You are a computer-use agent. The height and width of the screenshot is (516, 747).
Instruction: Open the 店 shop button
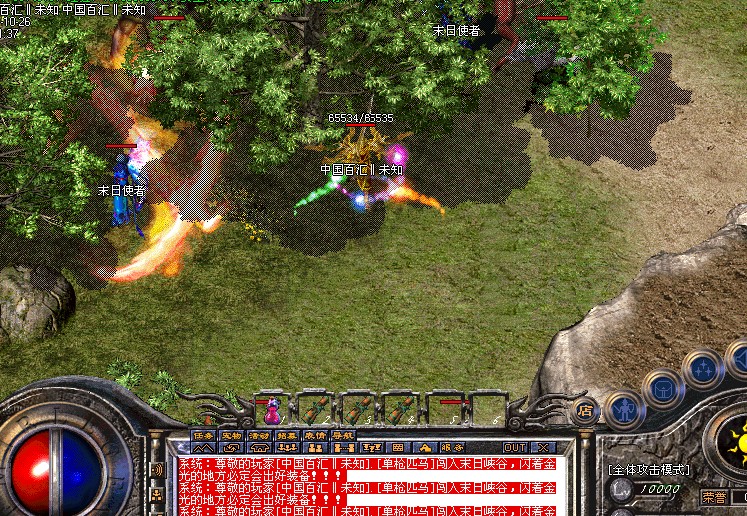[586, 409]
